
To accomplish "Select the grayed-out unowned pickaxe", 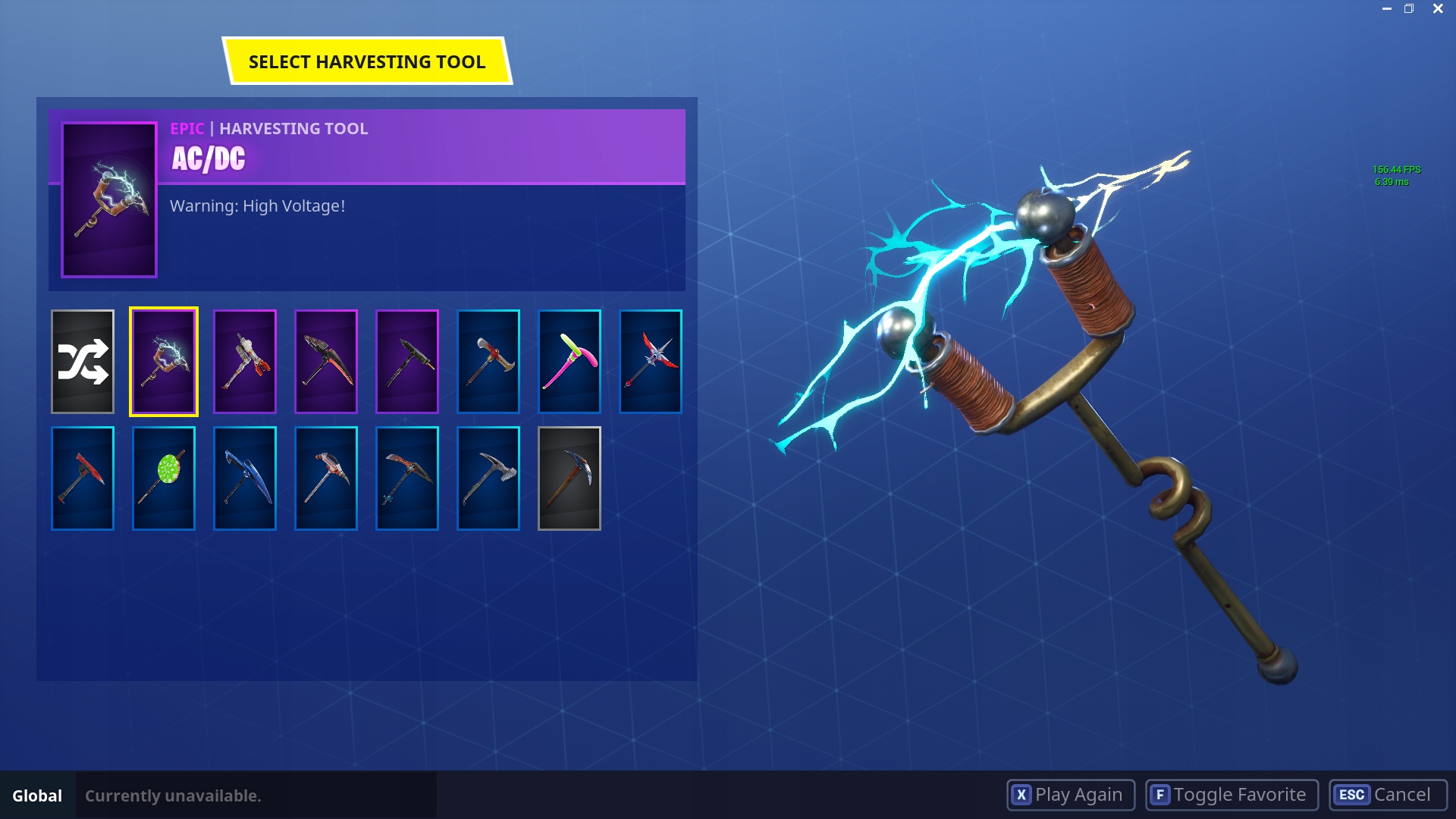I will coord(569,478).
